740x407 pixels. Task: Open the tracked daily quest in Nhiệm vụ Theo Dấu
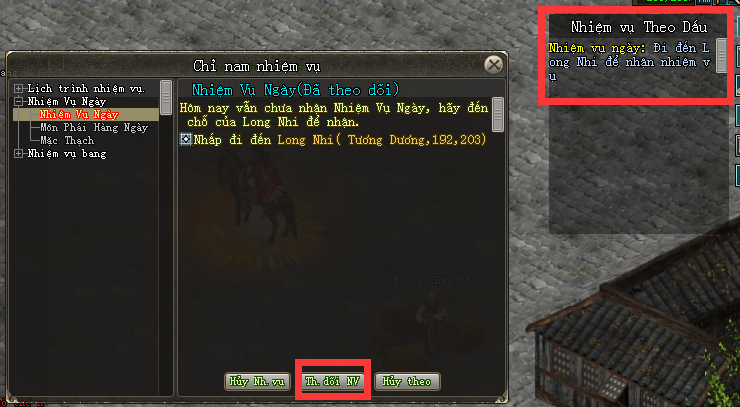[630, 60]
